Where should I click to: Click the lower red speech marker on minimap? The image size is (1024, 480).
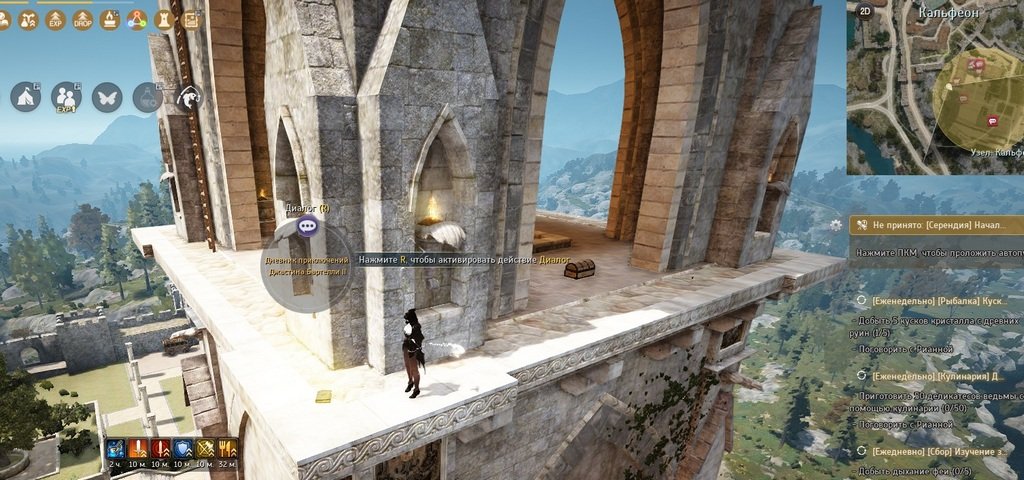pyautogui.click(x=992, y=121)
